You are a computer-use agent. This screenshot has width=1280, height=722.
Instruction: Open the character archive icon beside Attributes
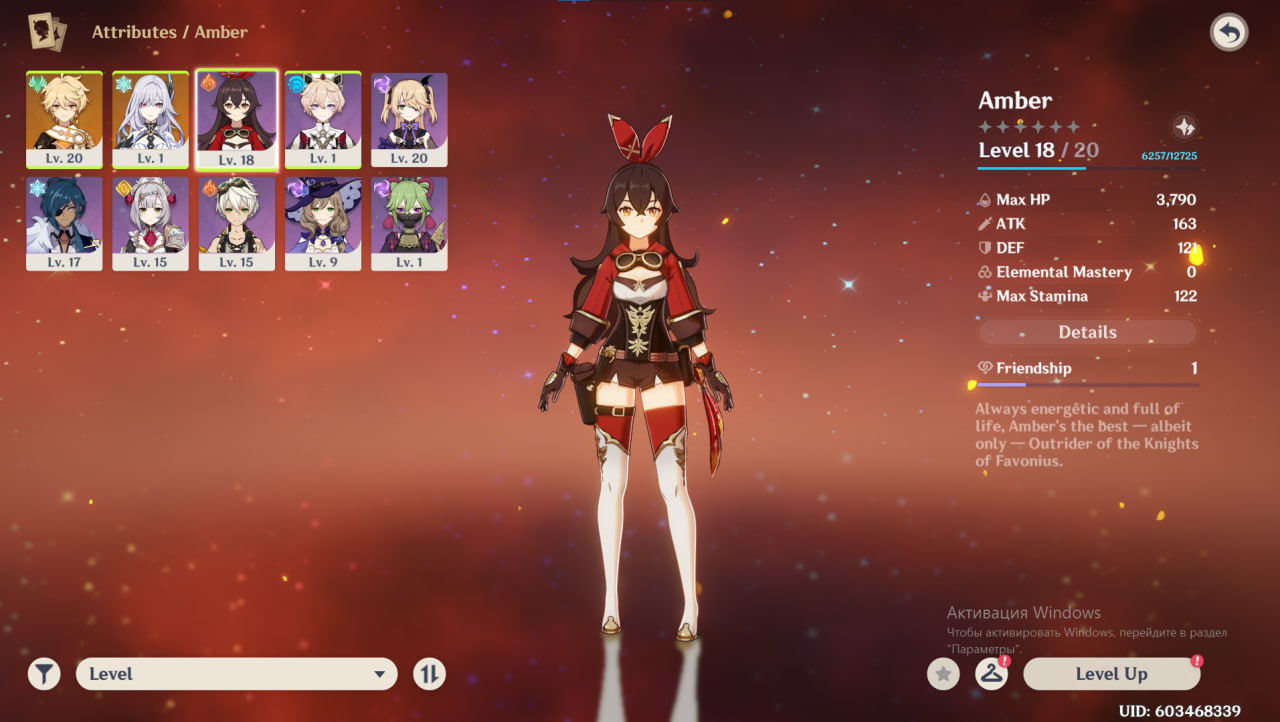pyautogui.click(x=47, y=32)
